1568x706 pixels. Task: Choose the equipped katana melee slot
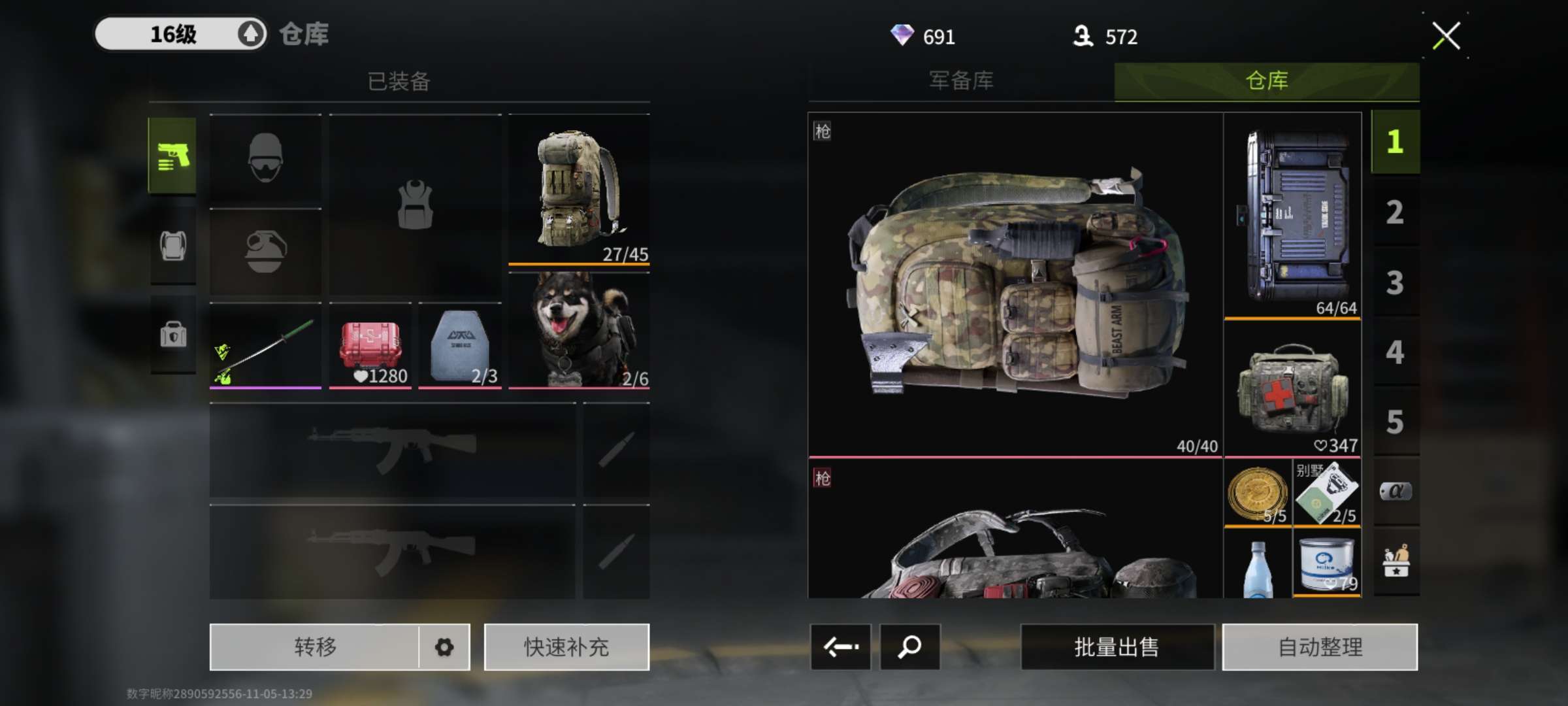[x=265, y=346]
